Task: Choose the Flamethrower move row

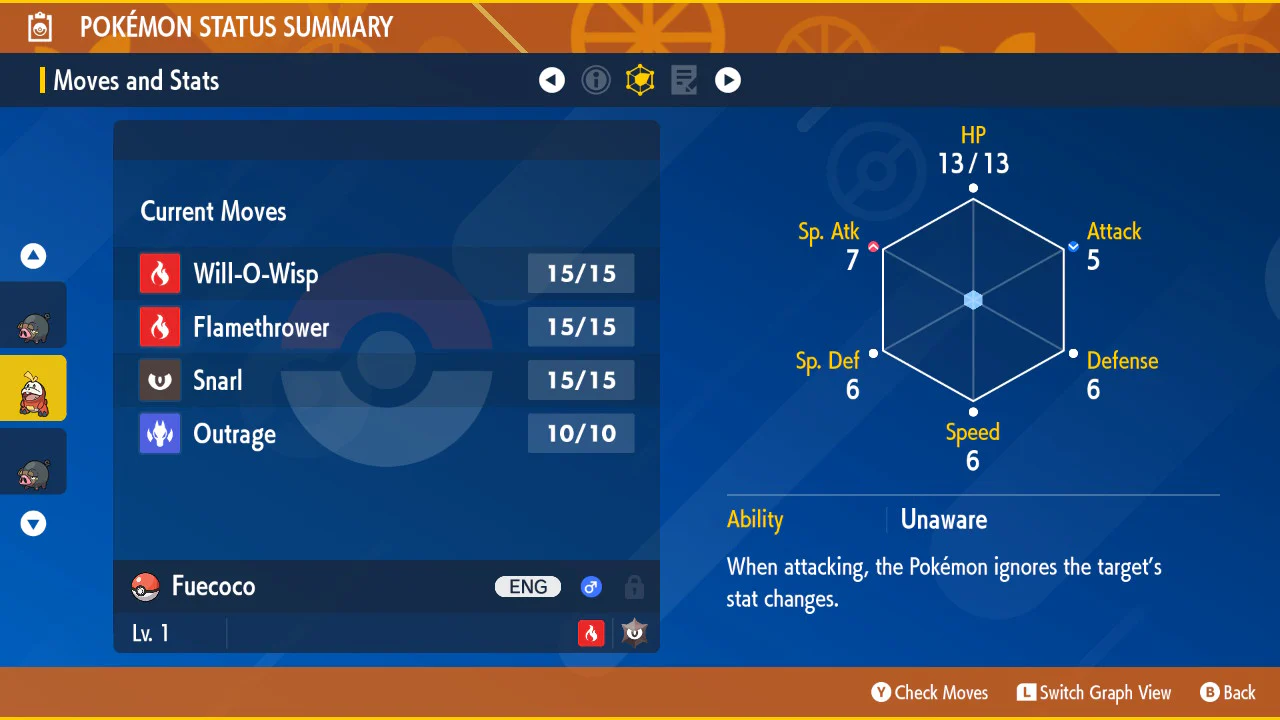Action: coord(386,327)
